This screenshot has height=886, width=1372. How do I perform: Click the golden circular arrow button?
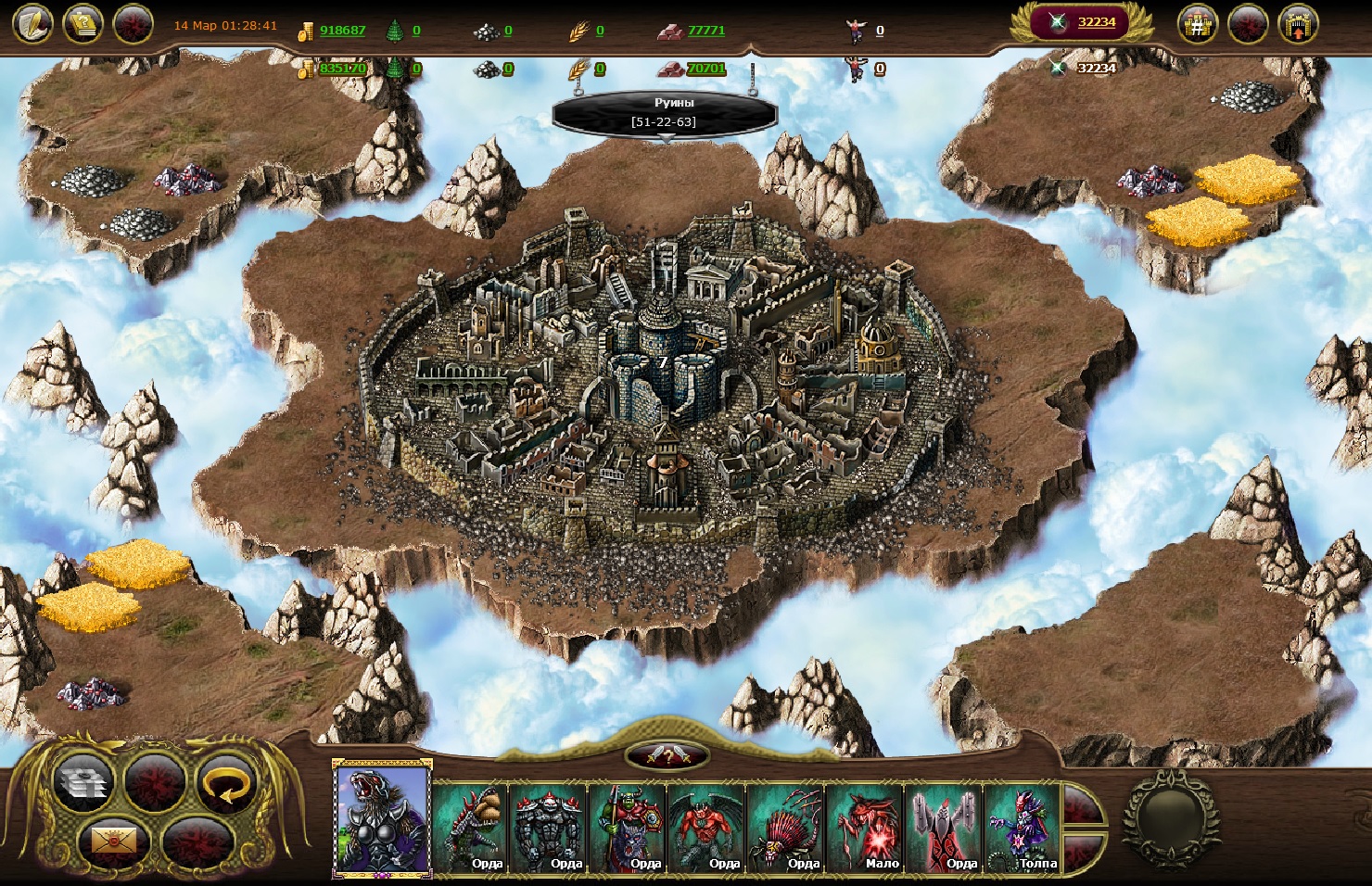pos(225,783)
